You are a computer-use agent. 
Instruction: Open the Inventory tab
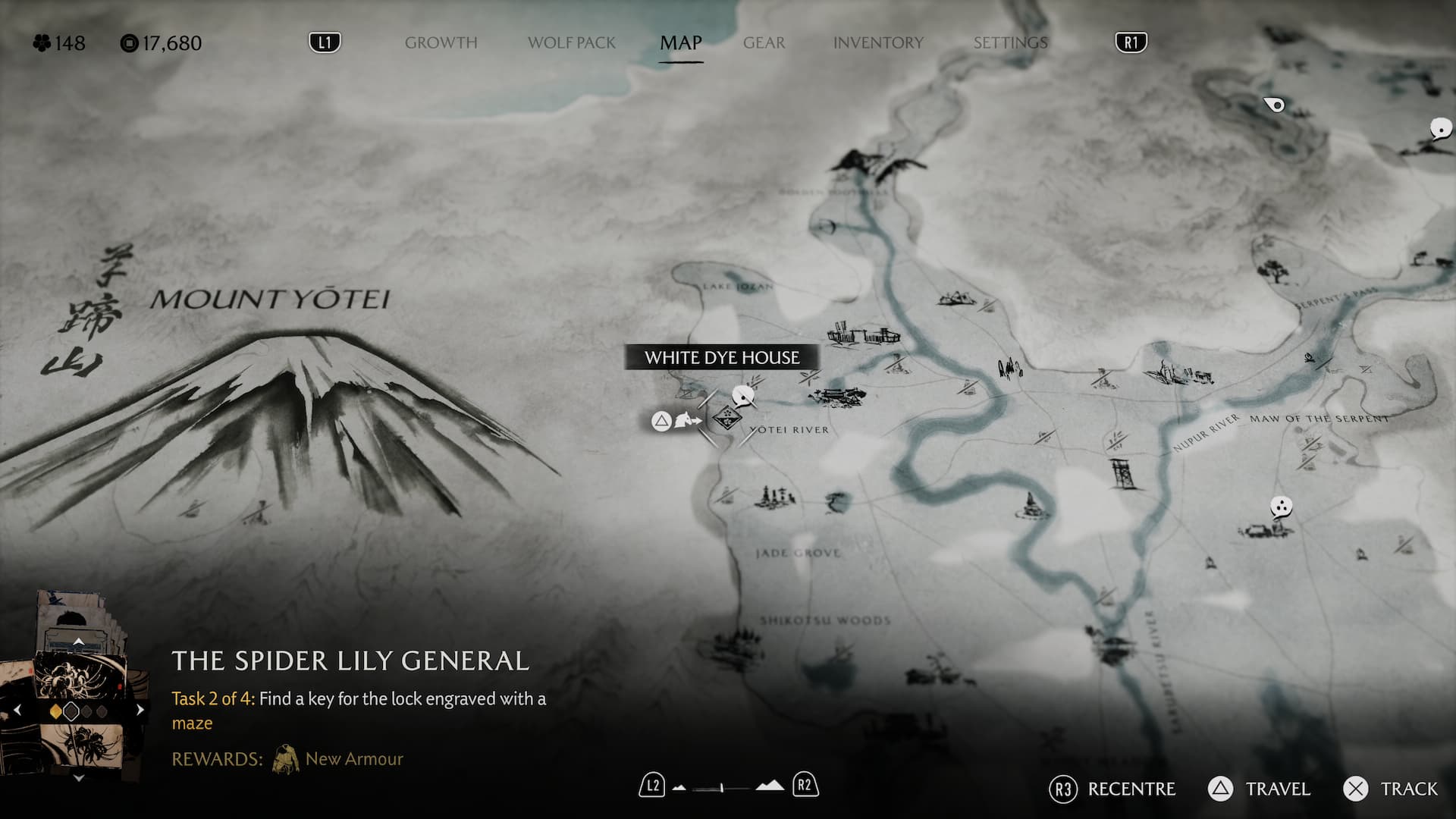878,43
